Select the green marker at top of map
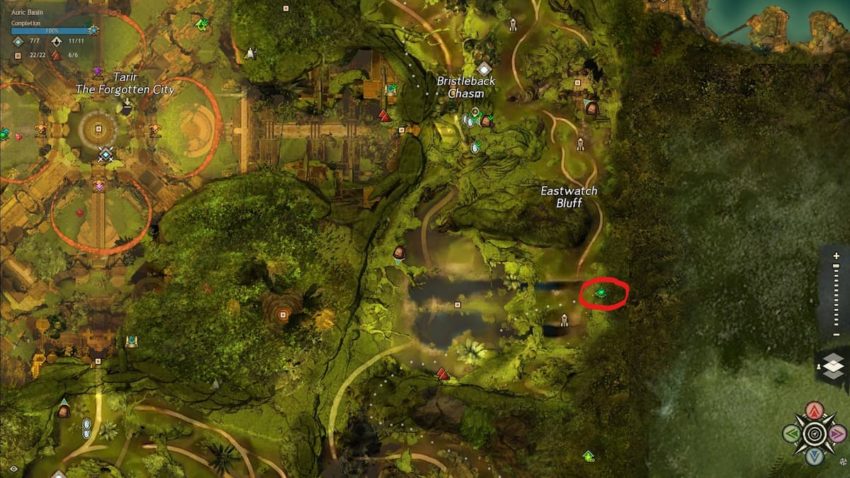This screenshot has width=850, height=478. tap(201, 24)
